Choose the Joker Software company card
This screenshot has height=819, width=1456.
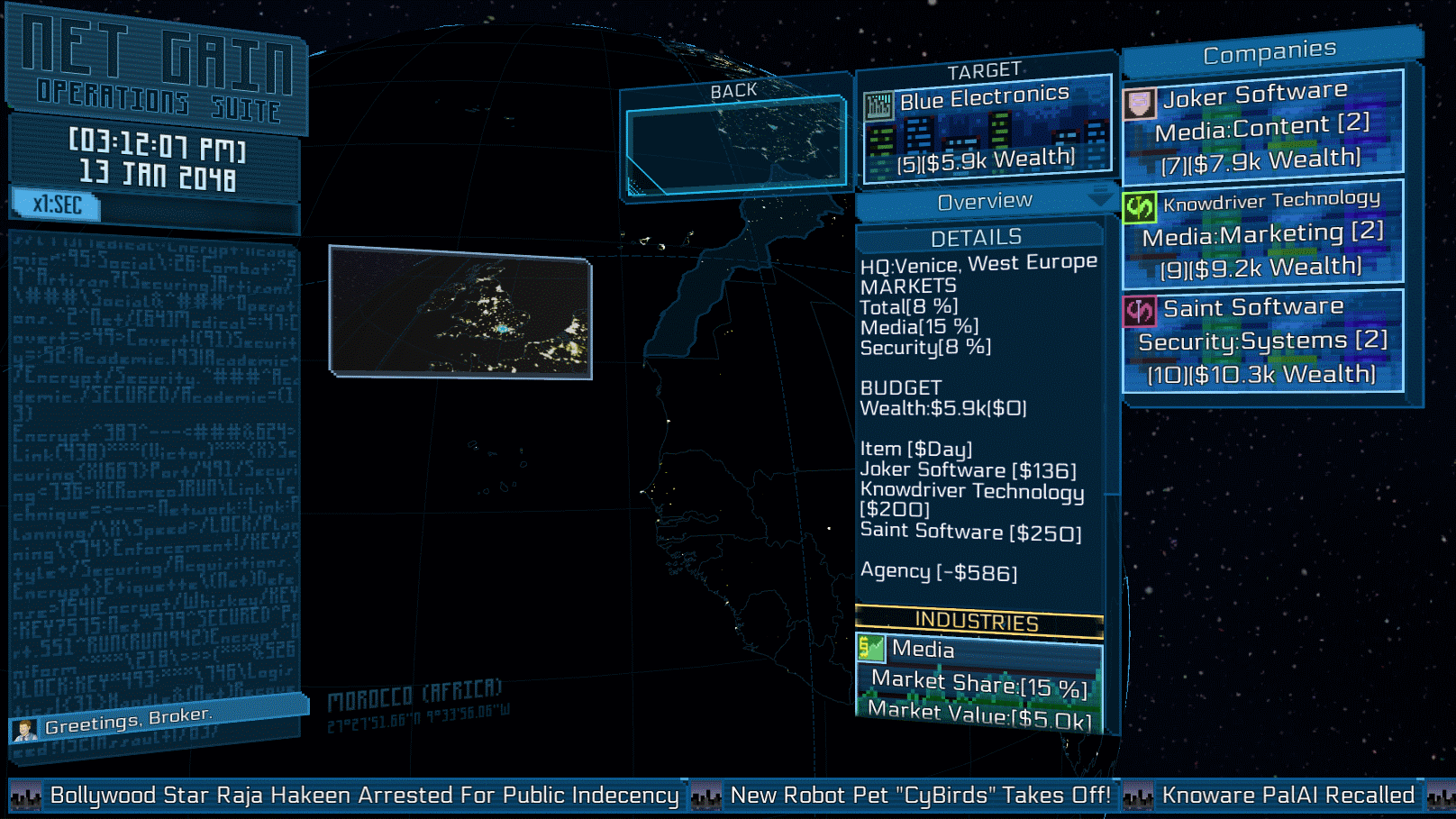click(x=1263, y=124)
